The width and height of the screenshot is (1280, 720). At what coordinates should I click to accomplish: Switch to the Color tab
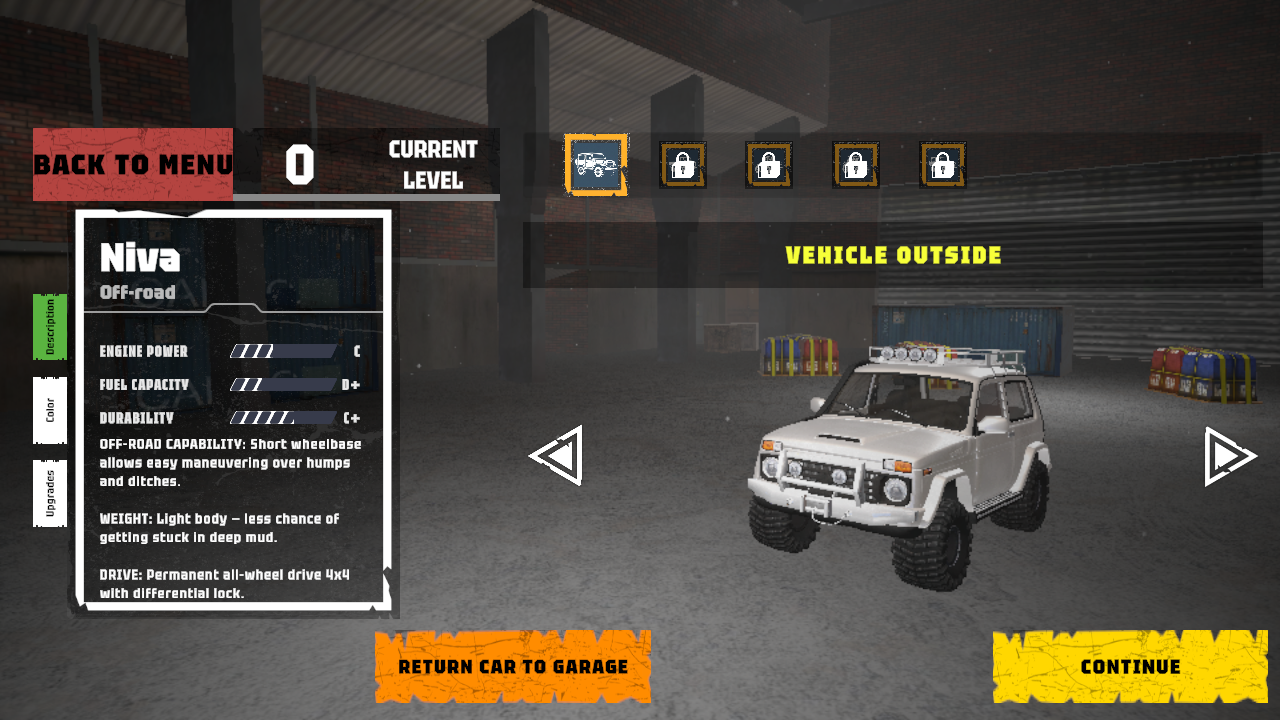tap(50, 410)
